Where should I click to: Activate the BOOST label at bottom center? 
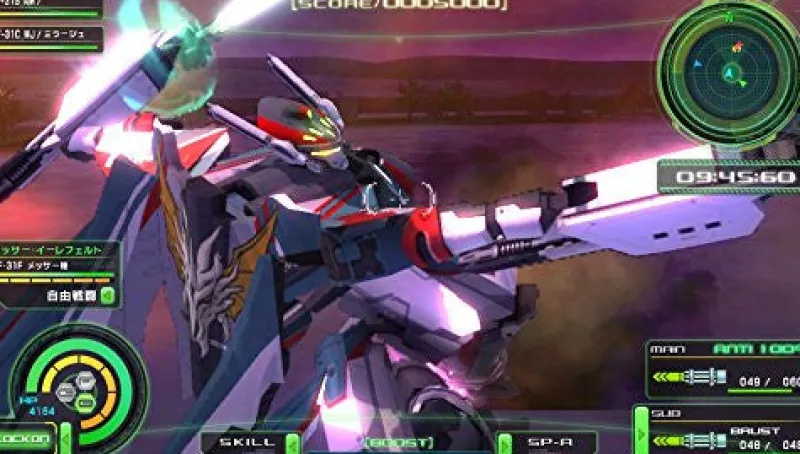tap(398, 442)
